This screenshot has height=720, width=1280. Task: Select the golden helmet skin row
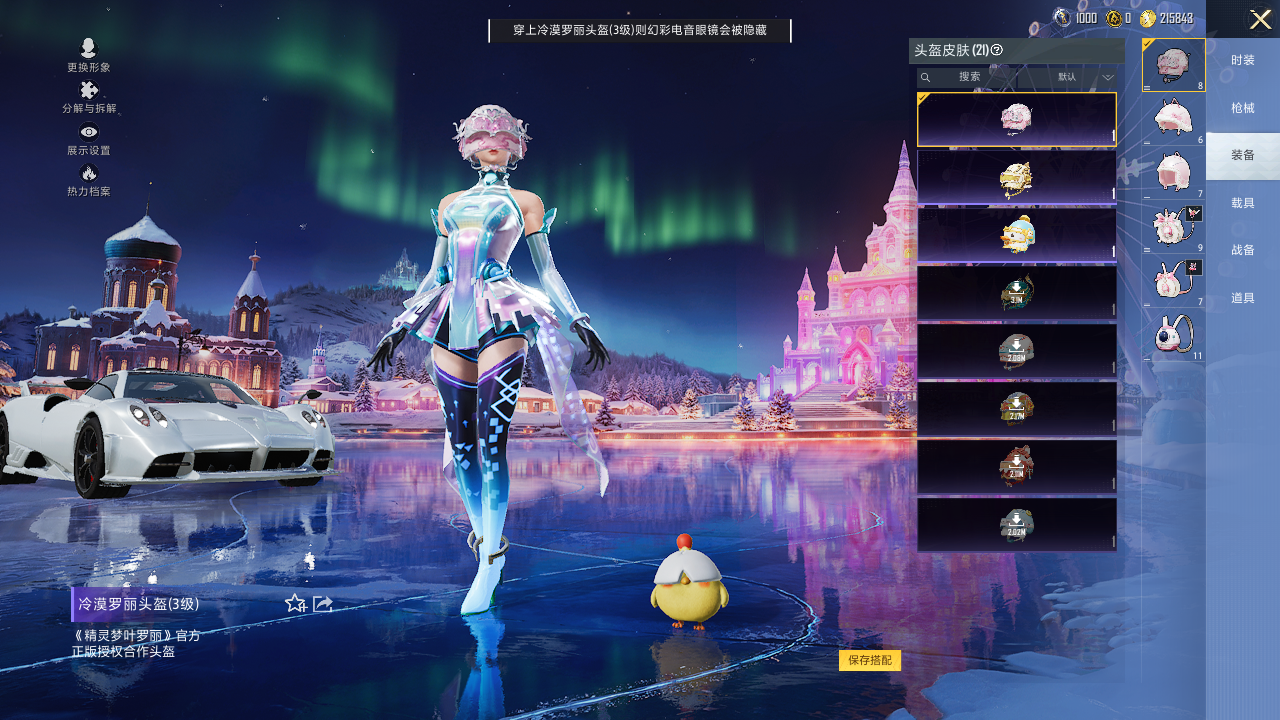[x=1016, y=177]
